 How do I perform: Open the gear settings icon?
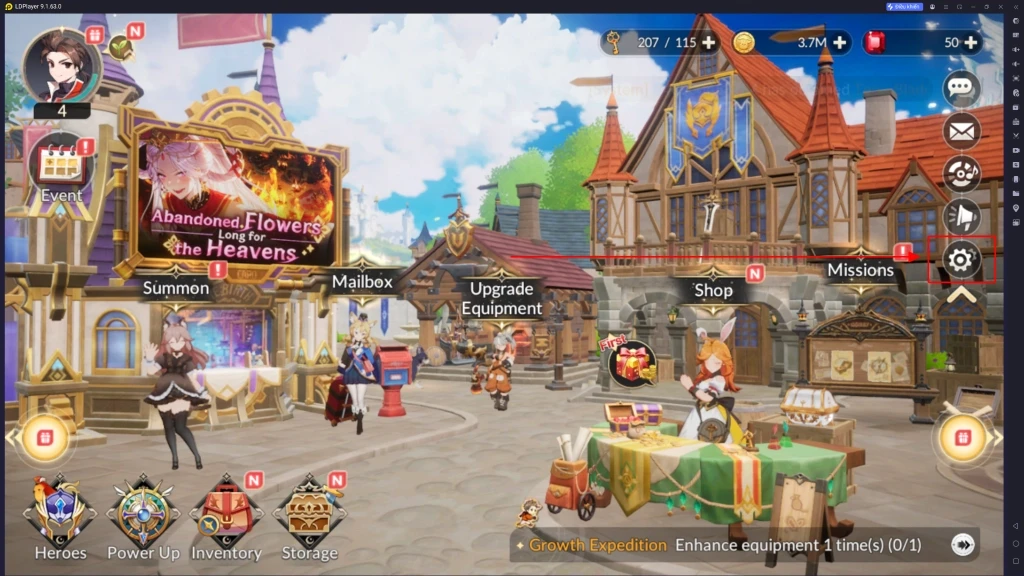(961, 260)
